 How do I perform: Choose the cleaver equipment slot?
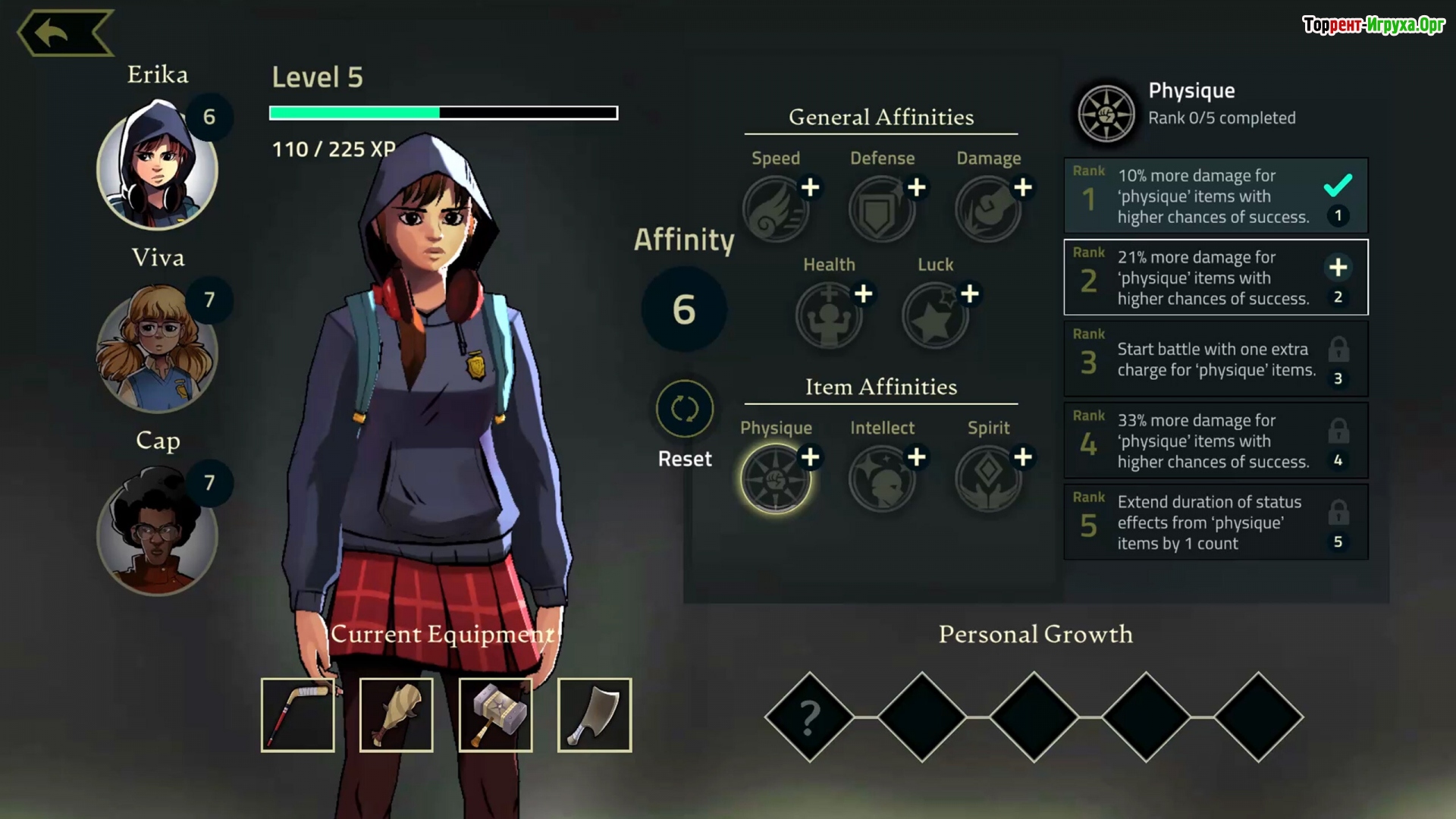coord(594,715)
